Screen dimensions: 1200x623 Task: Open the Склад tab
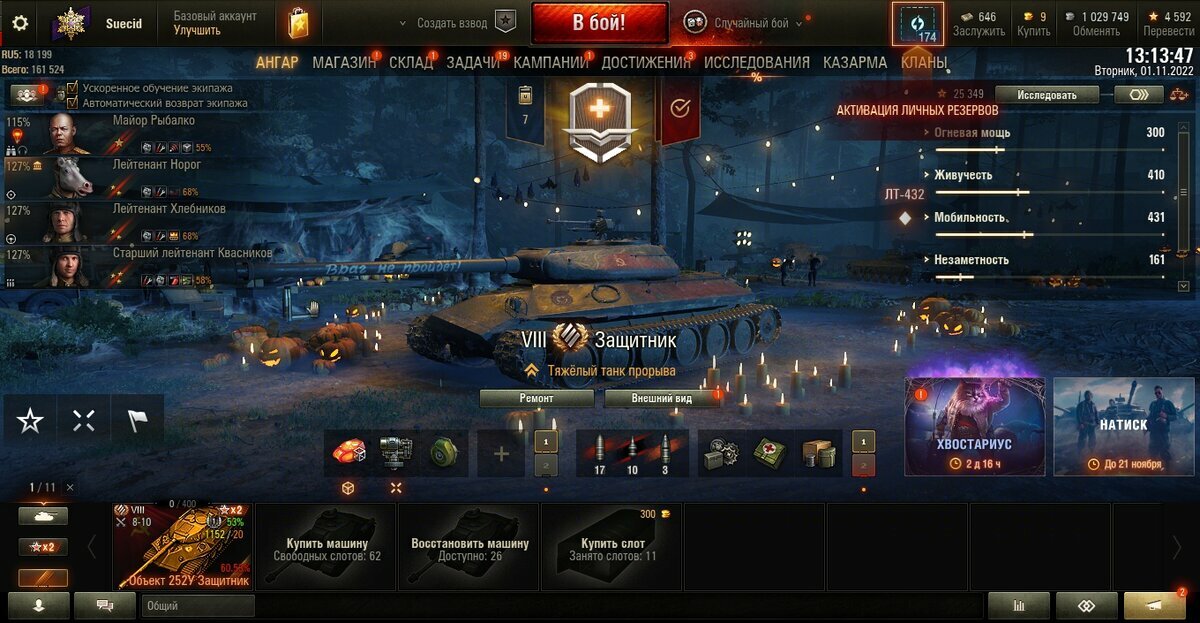pyautogui.click(x=411, y=62)
